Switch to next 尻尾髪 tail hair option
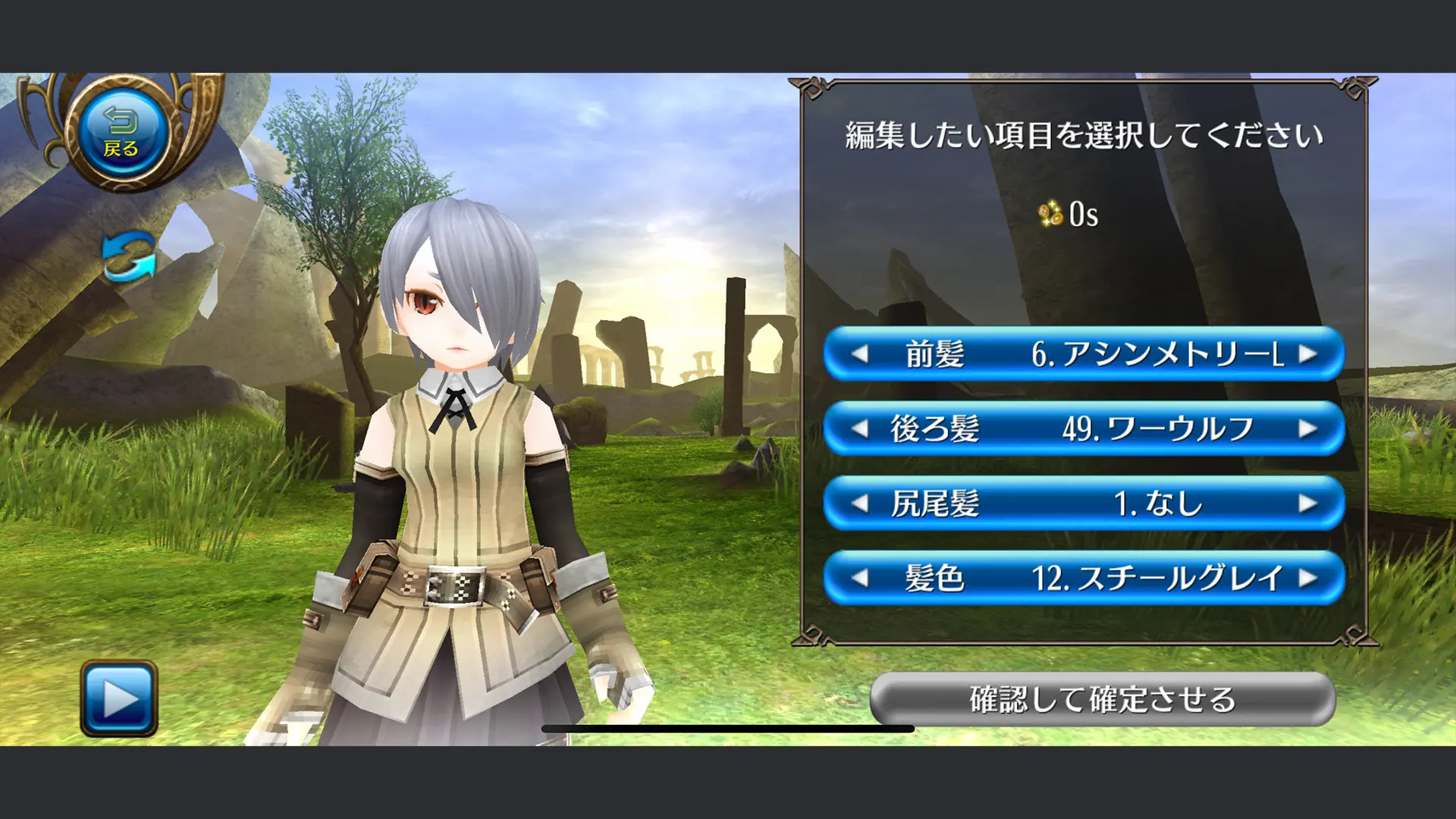 pyautogui.click(x=1307, y=504)
